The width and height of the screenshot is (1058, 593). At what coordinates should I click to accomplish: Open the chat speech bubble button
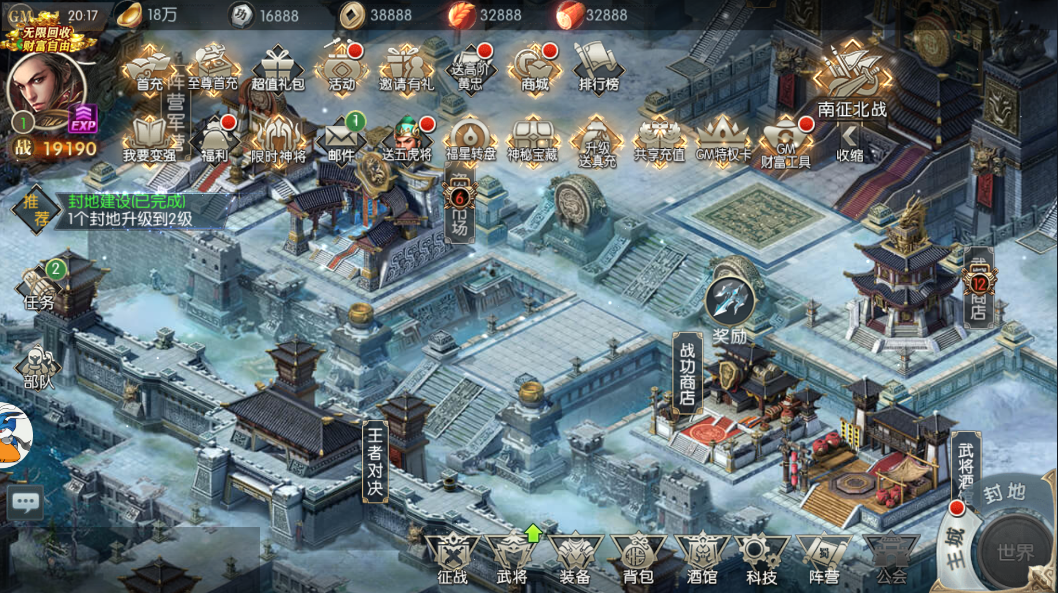[25, 501]
